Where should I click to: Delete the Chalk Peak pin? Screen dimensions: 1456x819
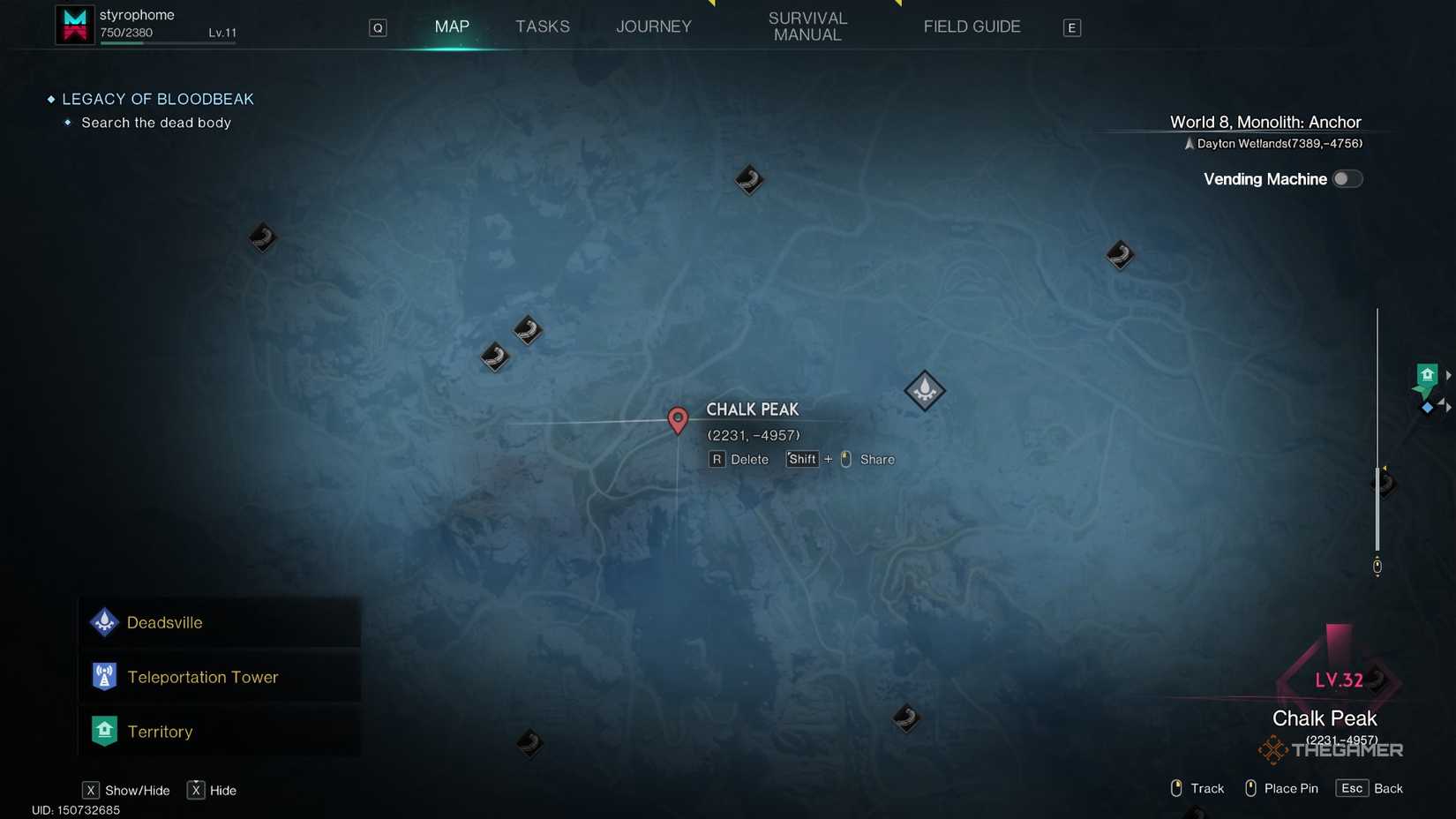[739, 459]
